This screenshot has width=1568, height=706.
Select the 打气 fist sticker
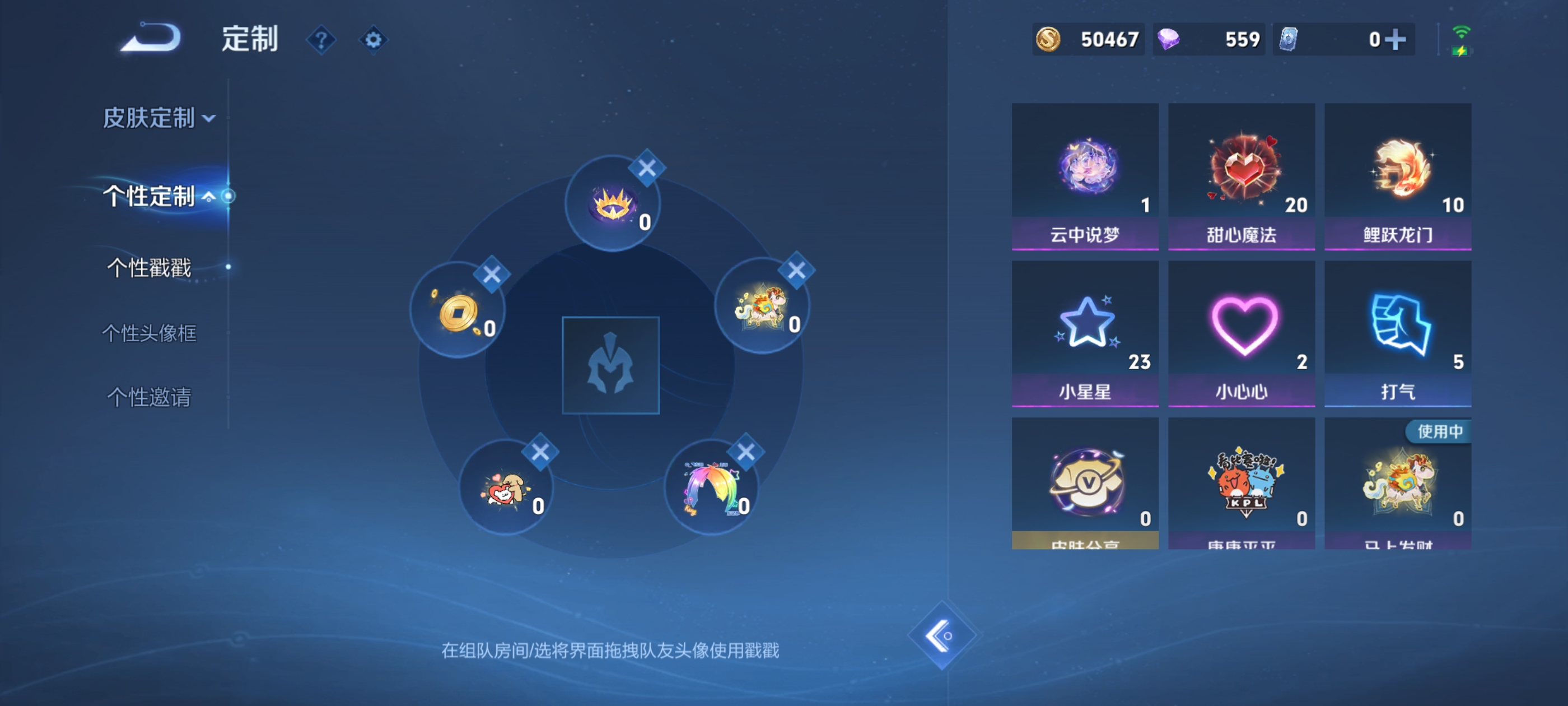1398,332
